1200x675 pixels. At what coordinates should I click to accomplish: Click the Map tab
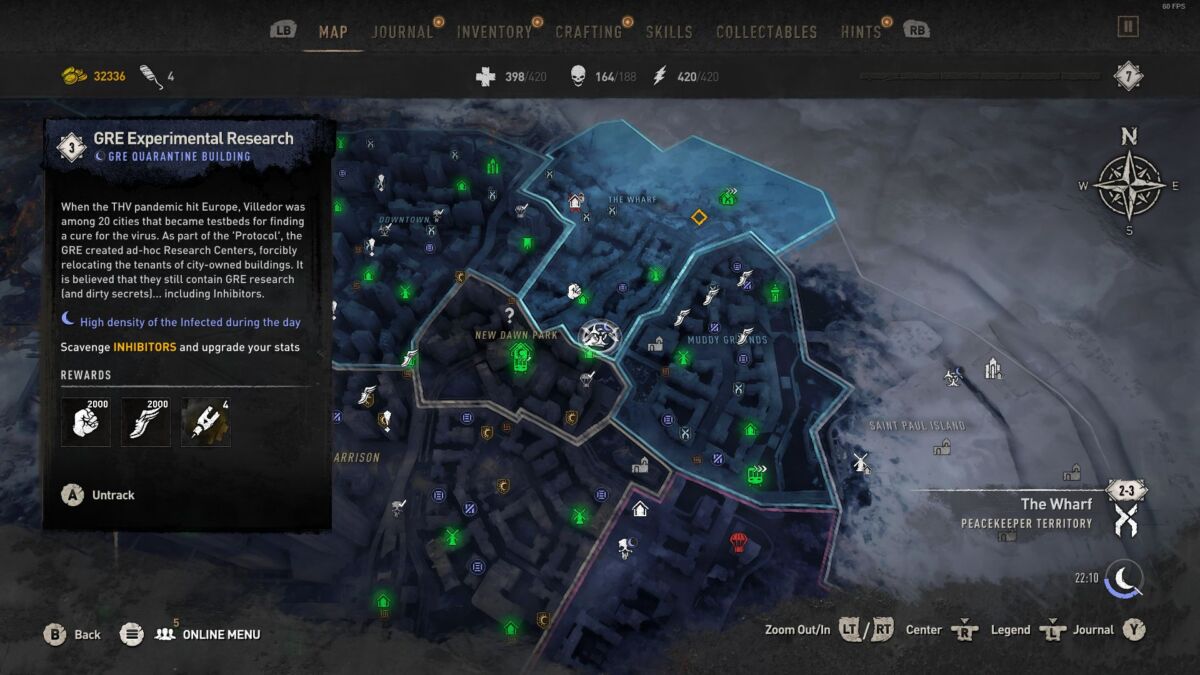tap(333, 32)
